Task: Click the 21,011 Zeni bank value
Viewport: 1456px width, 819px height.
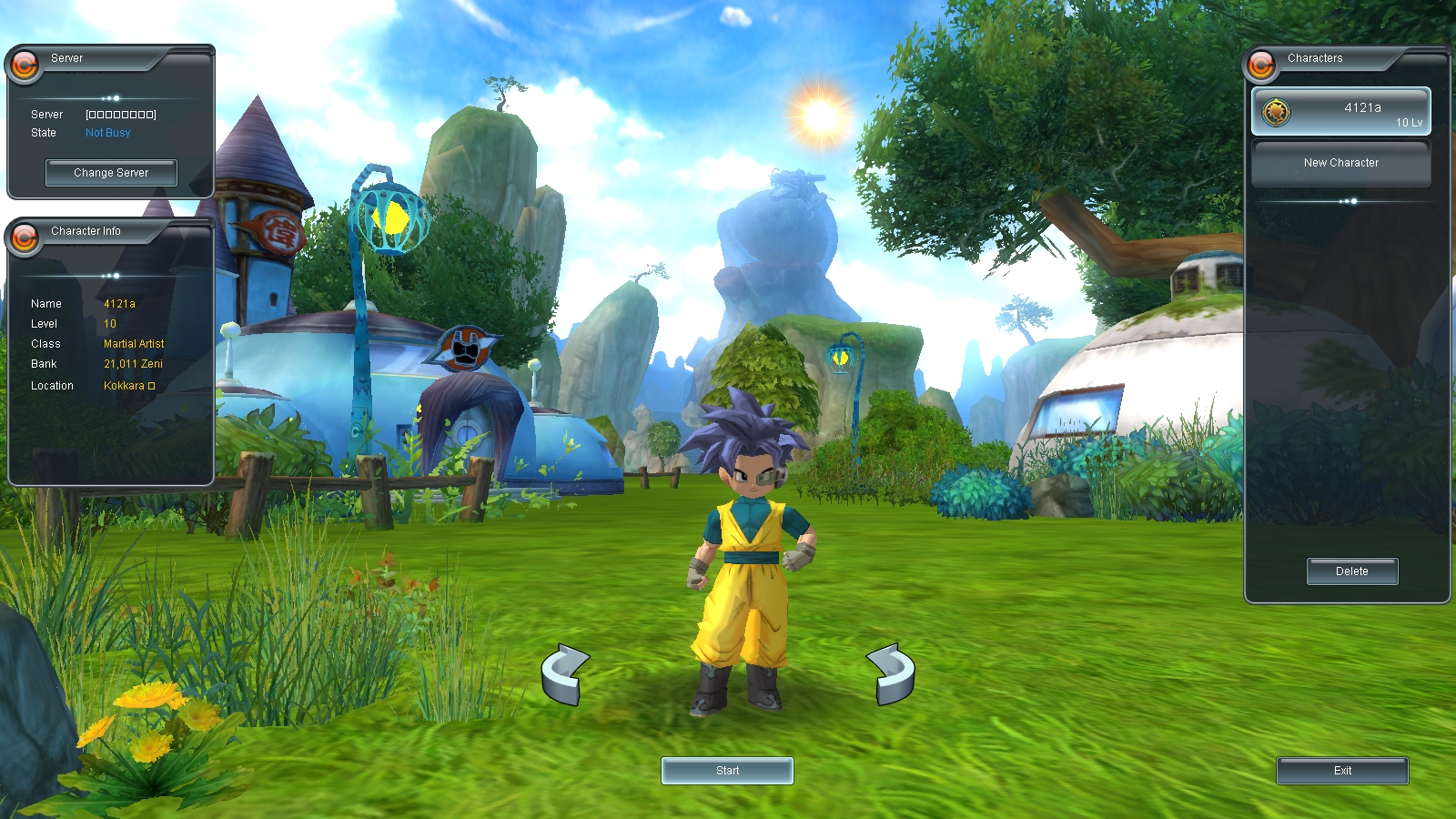Action: click(x=131, y=364)
